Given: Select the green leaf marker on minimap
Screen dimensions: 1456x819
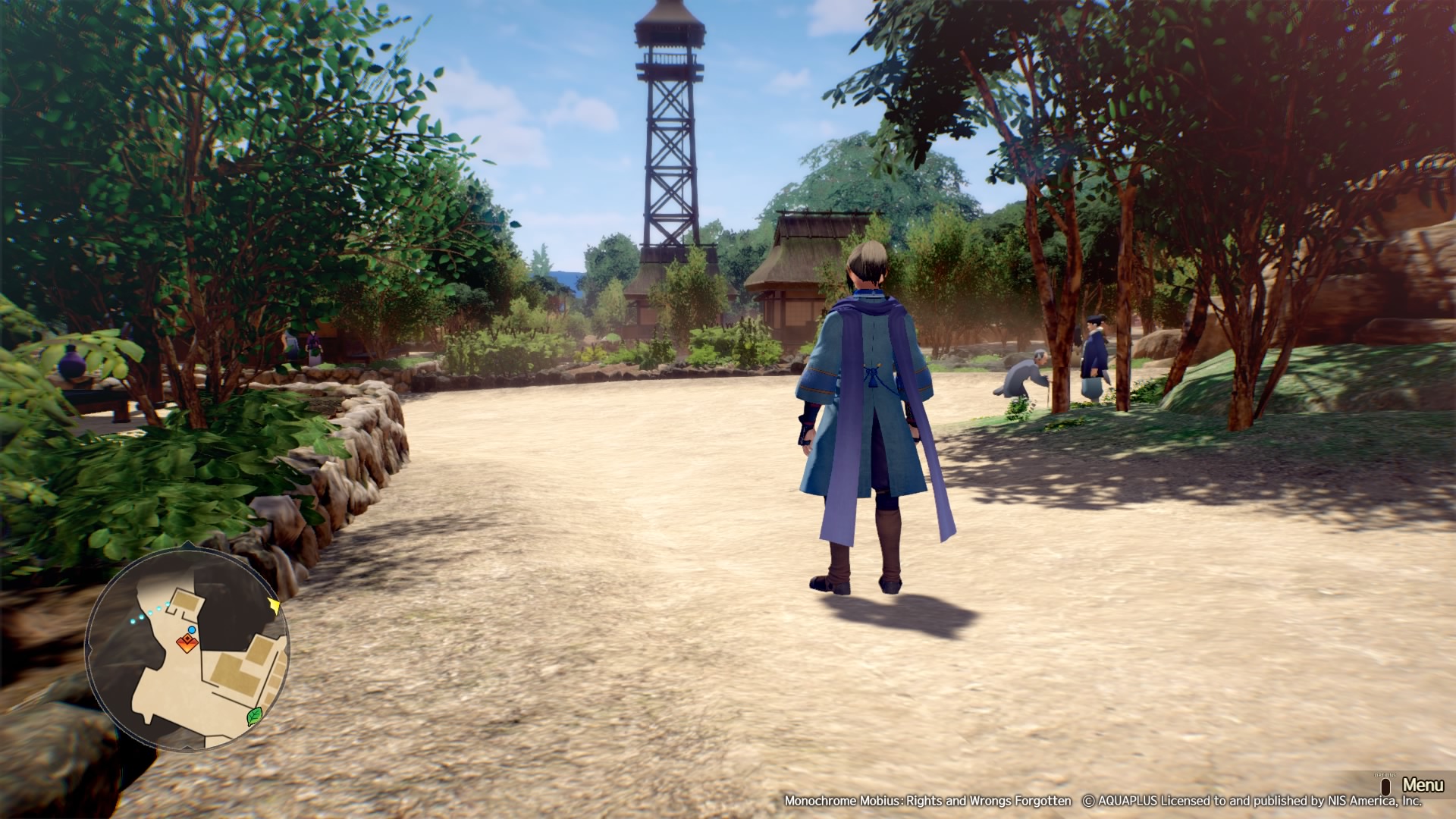Looking at the screenshot, I should [x=255, y=716].
